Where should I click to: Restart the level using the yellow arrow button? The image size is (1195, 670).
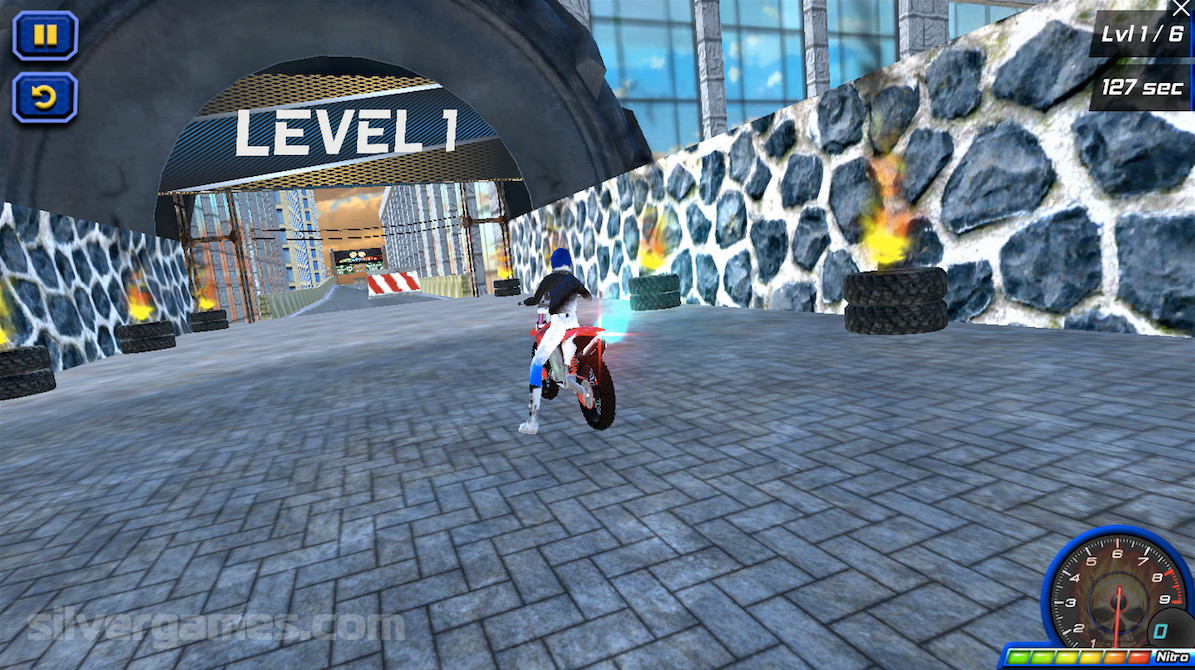click(45, 97)
